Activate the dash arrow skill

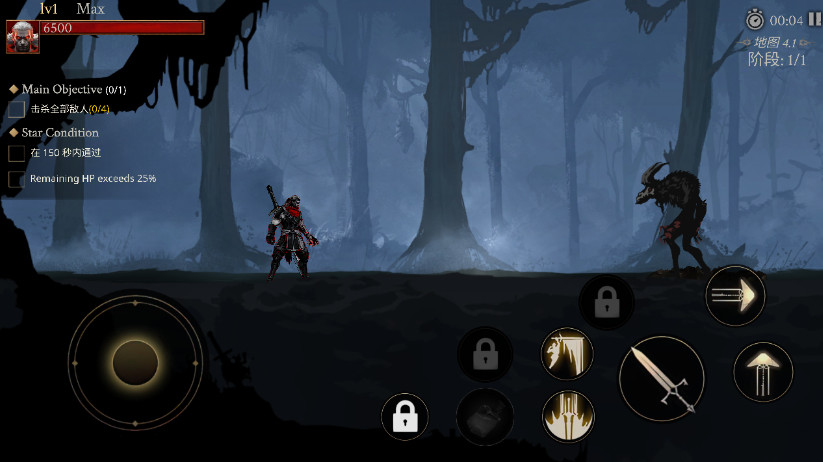coord(735,296)
